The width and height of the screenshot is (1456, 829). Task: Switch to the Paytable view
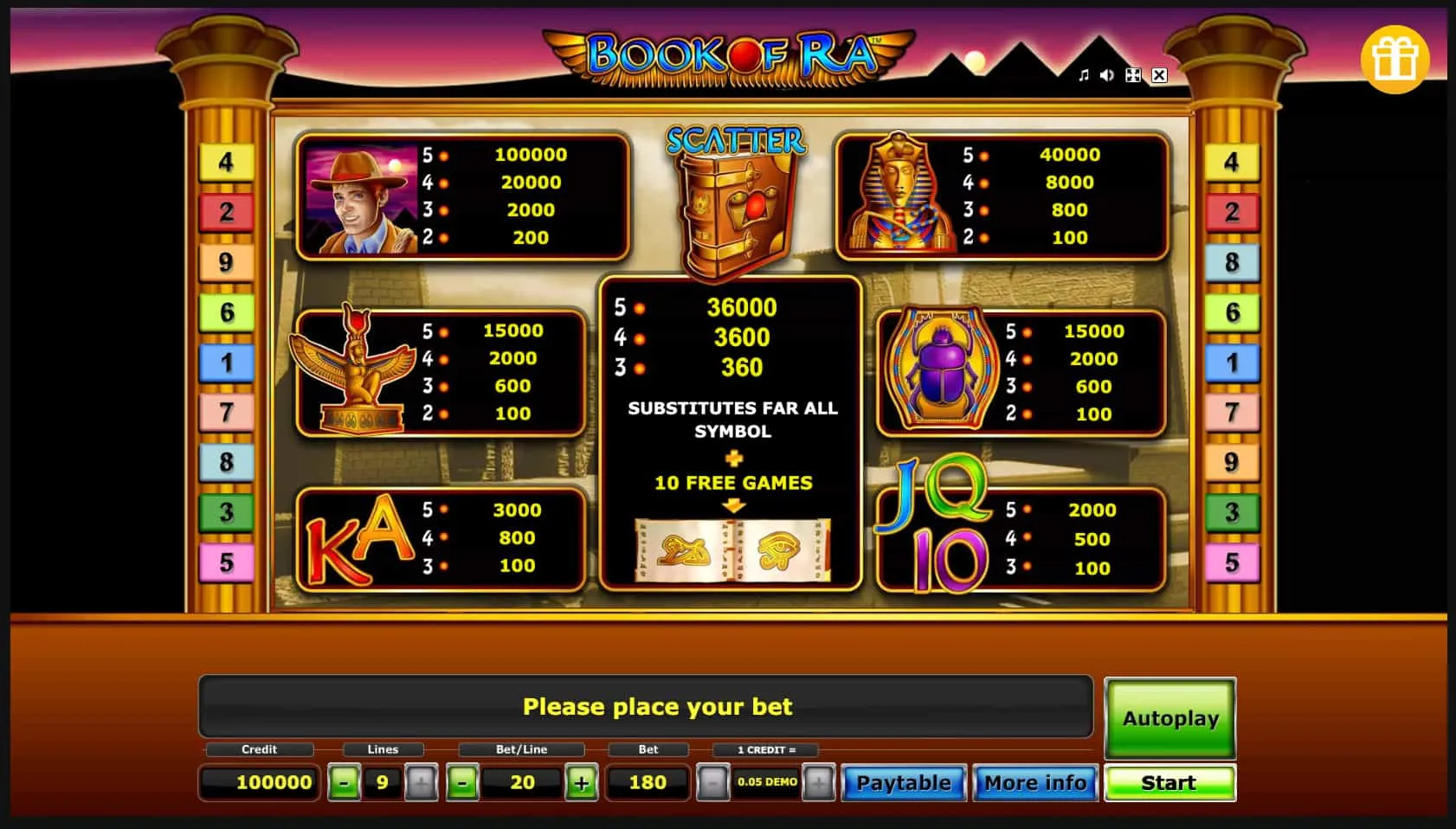(904, 782)
